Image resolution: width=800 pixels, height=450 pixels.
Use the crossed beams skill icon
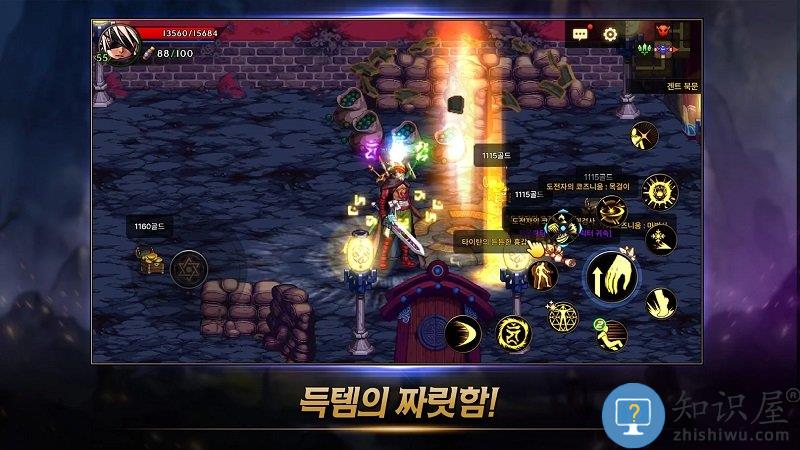[644, 135]
